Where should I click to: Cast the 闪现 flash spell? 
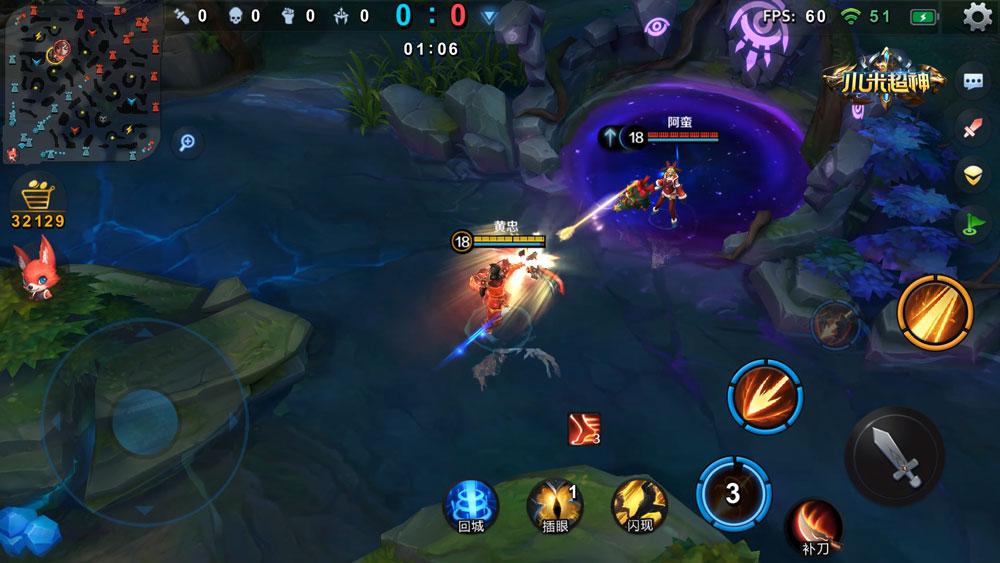[640, 503]
